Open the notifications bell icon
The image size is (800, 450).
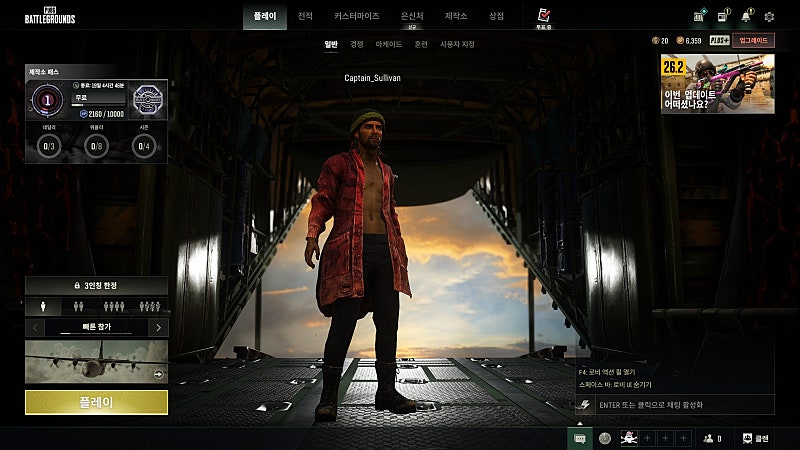[x=746, y=17]
